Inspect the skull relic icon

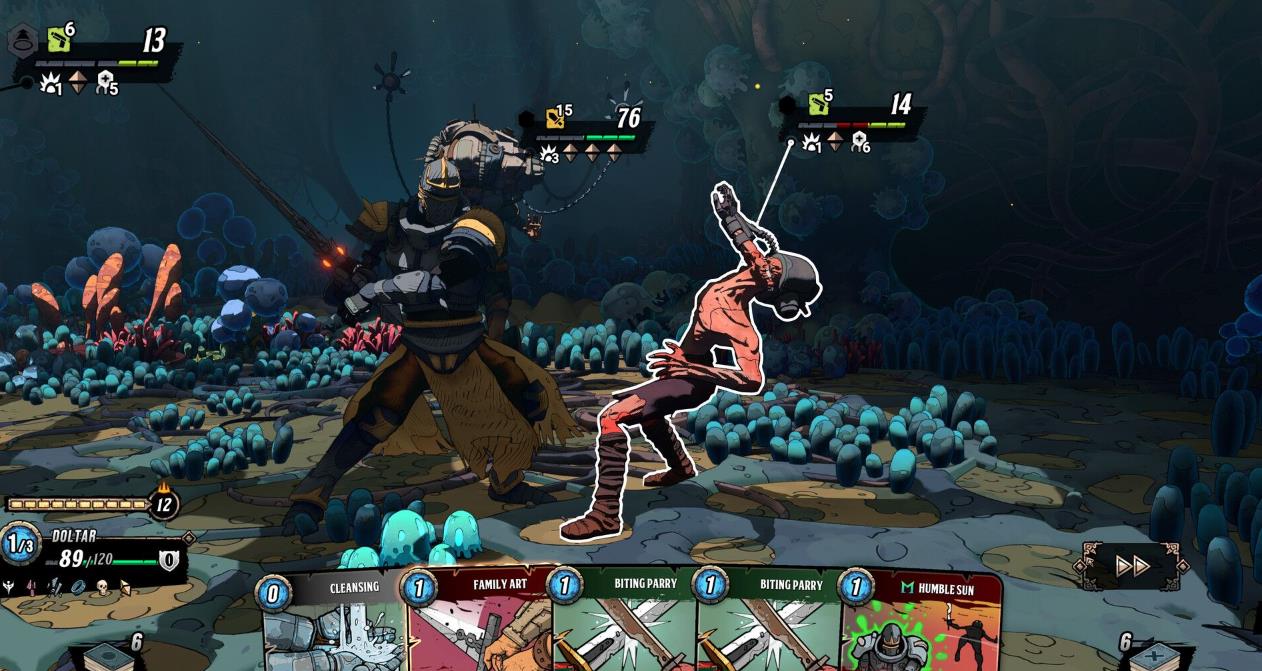[101, 588]
